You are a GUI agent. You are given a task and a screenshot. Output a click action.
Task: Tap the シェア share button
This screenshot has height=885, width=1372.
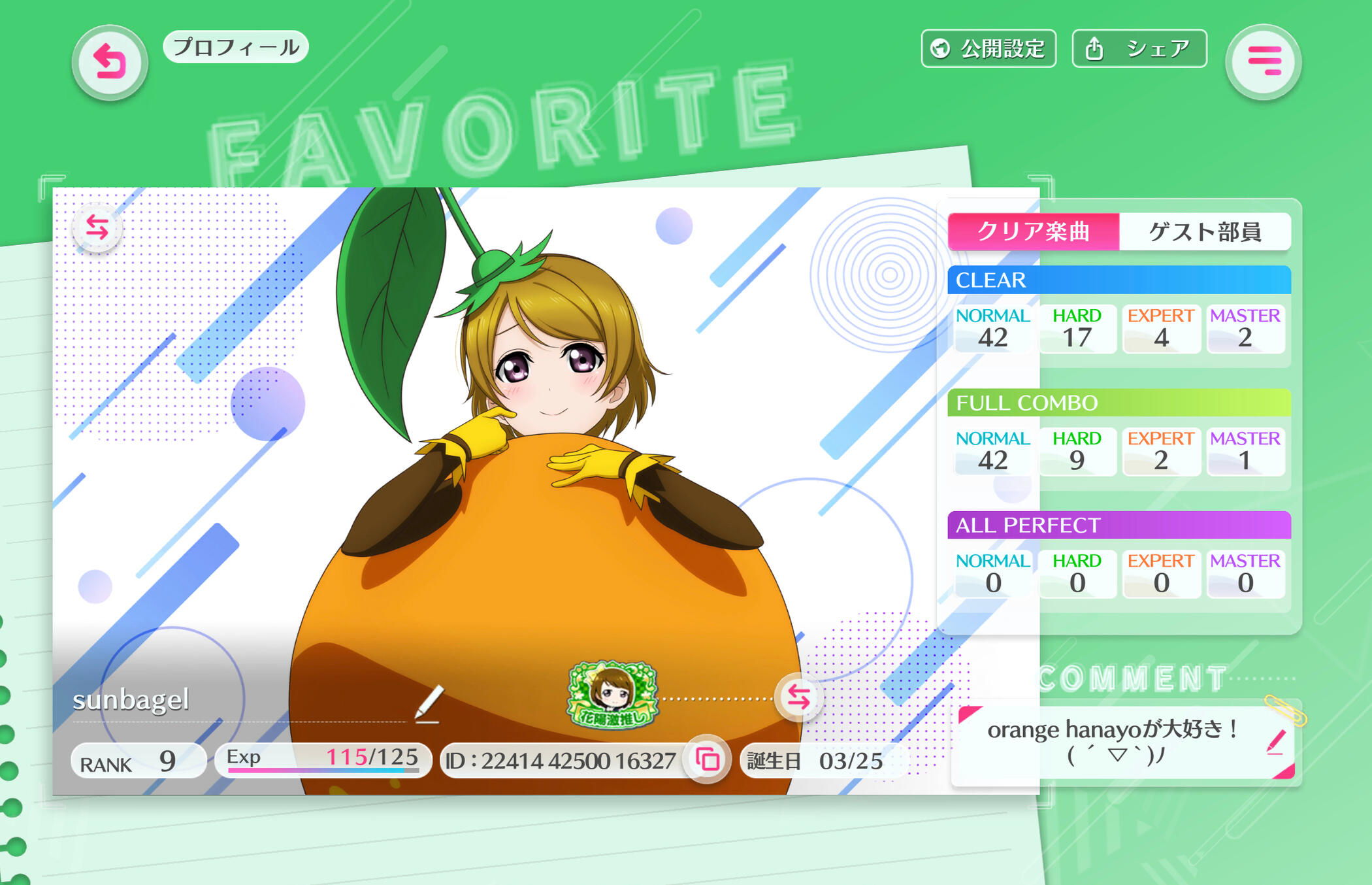pyautogui.click(x=1139, y=49)
